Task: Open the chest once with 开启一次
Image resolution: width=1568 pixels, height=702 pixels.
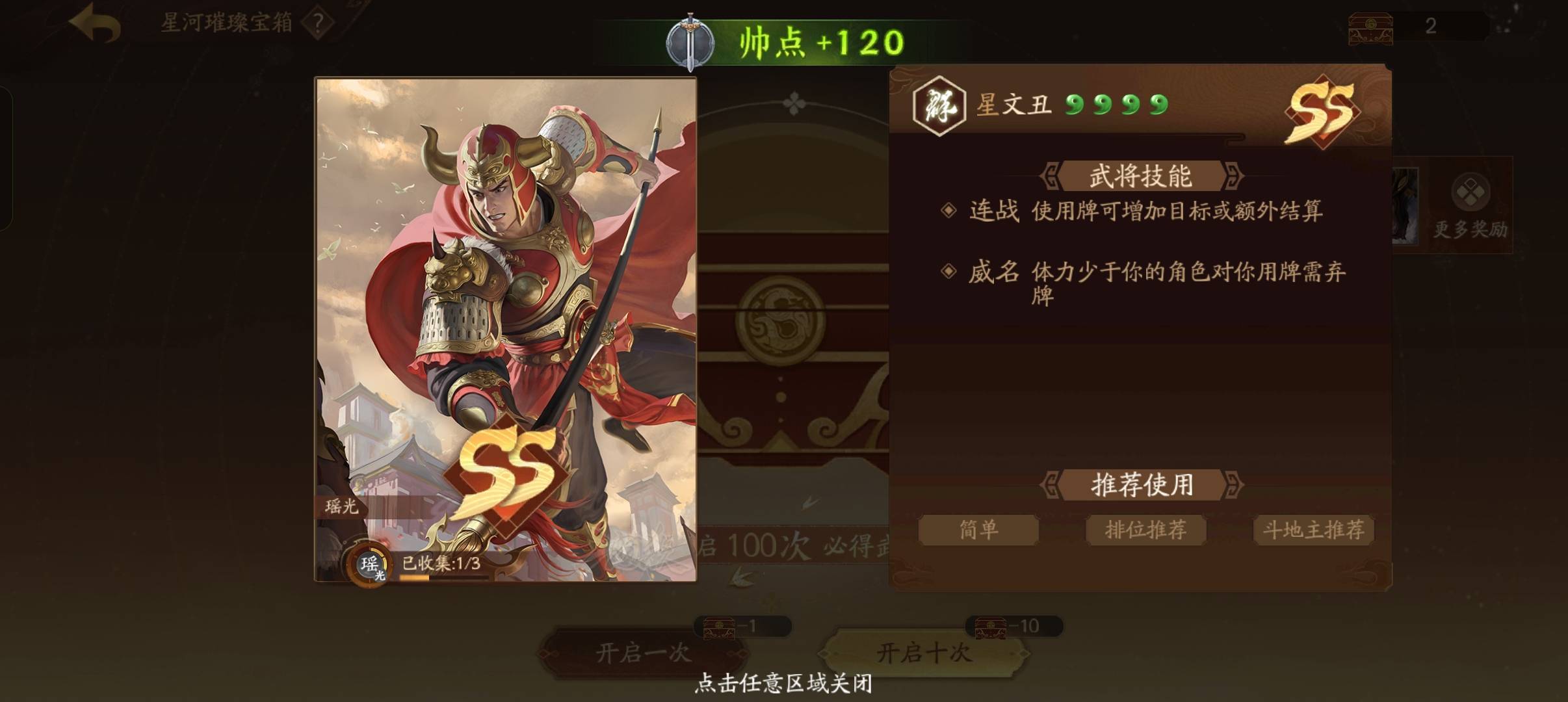Action: 643,652
